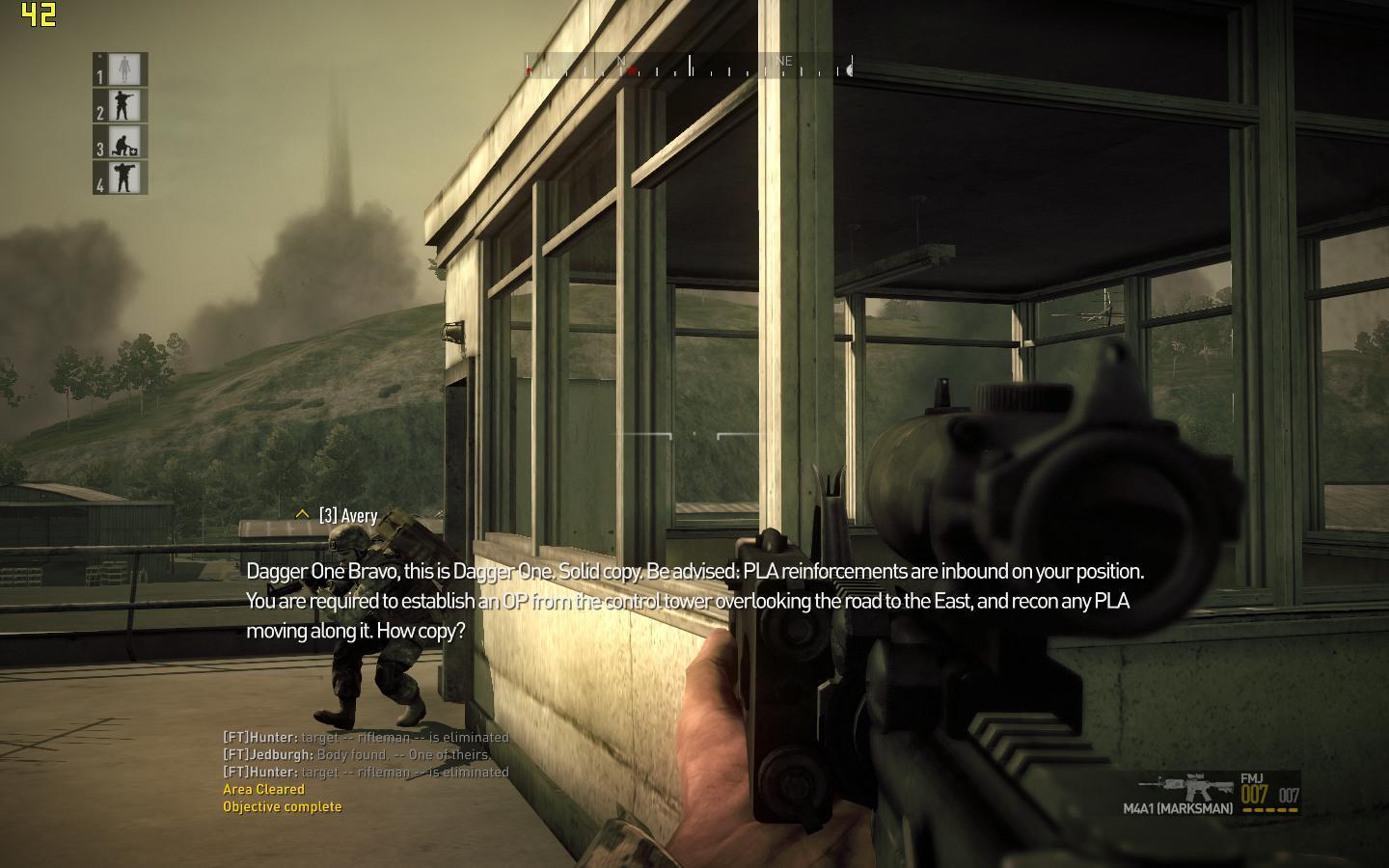Select squad member 2 rifleman icon

click(125, 106)
